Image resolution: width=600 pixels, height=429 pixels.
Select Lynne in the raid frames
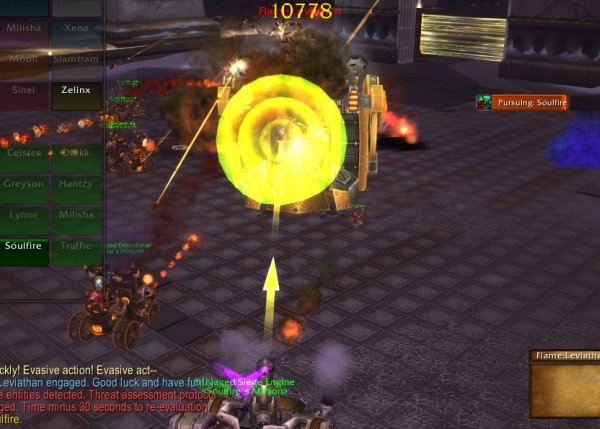click(24, 215)
